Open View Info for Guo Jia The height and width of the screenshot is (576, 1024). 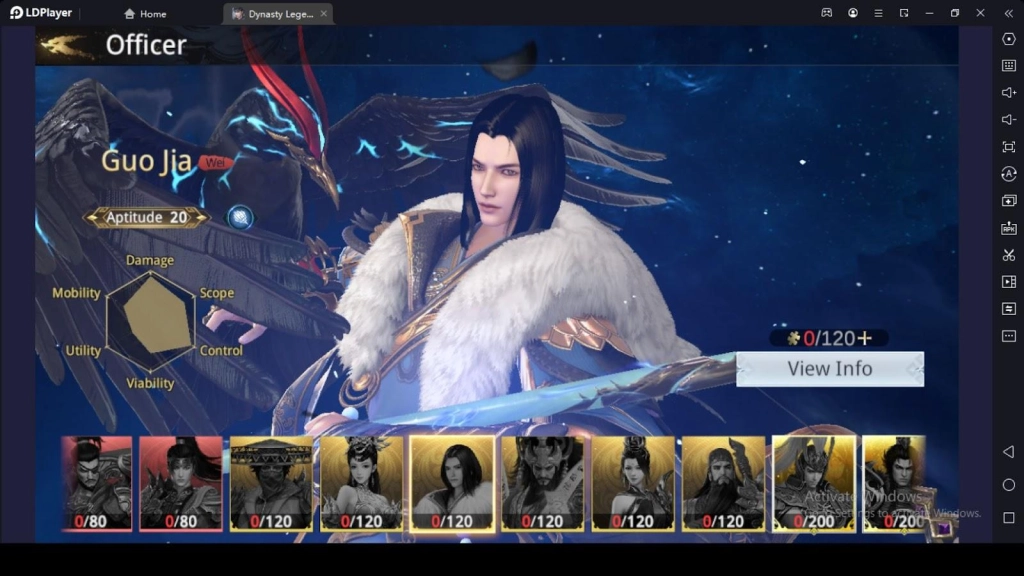[829, 369]
